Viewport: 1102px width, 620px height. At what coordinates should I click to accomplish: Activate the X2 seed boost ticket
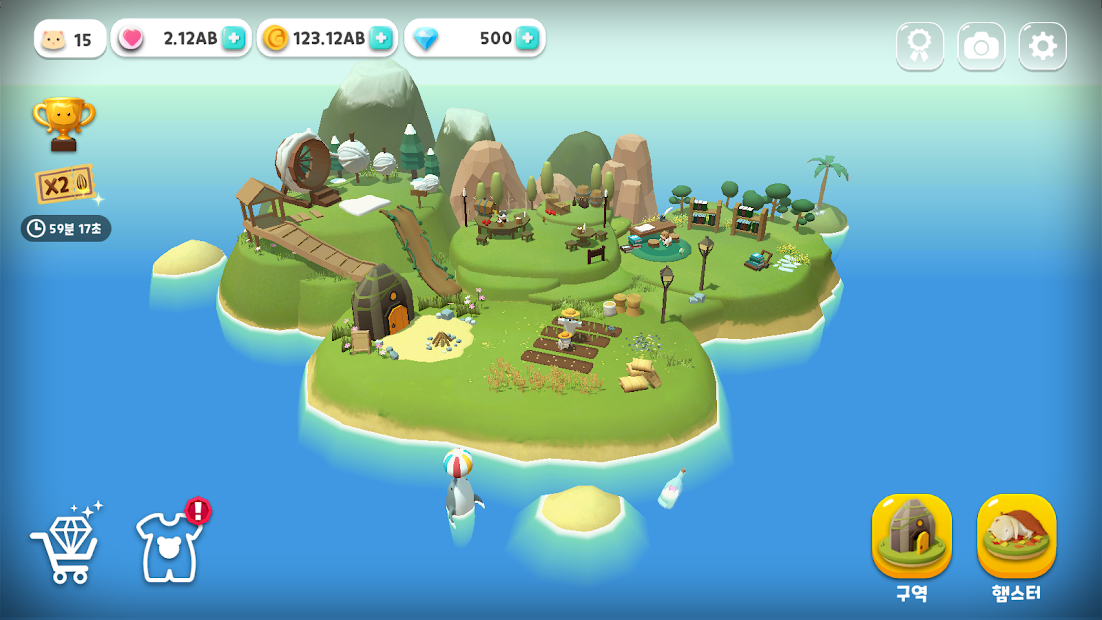click(x=65, y=184)
